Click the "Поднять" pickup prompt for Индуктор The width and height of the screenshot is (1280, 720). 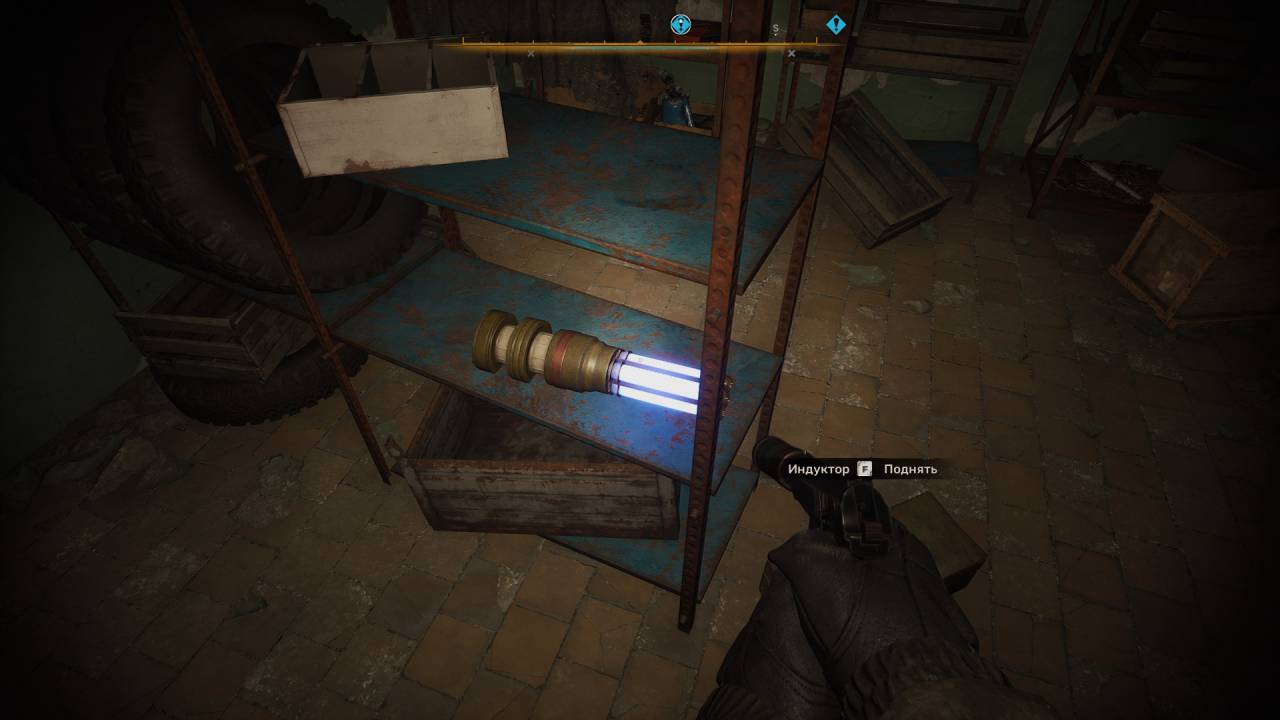point(909,469)
